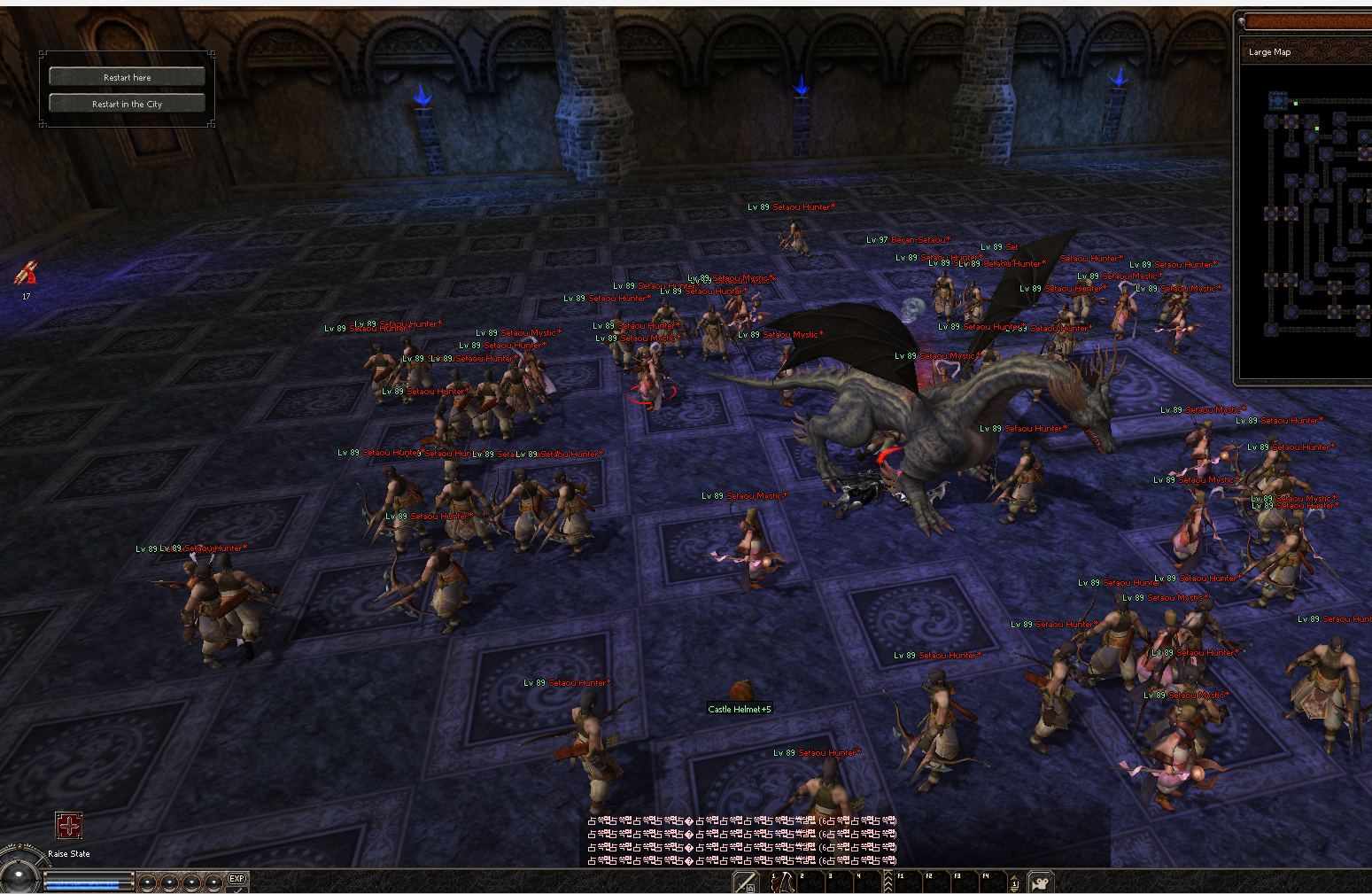Click the EXP button on the bottom bar
Viewport: 1372px width, 894px height.
pos(236,879)
